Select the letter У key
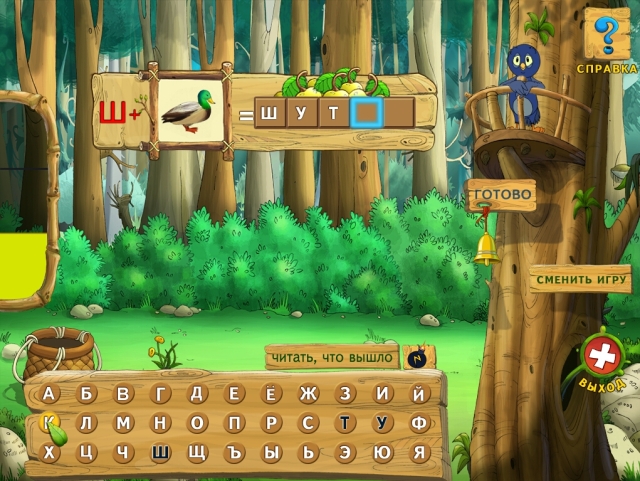 (x=382, y=423)
